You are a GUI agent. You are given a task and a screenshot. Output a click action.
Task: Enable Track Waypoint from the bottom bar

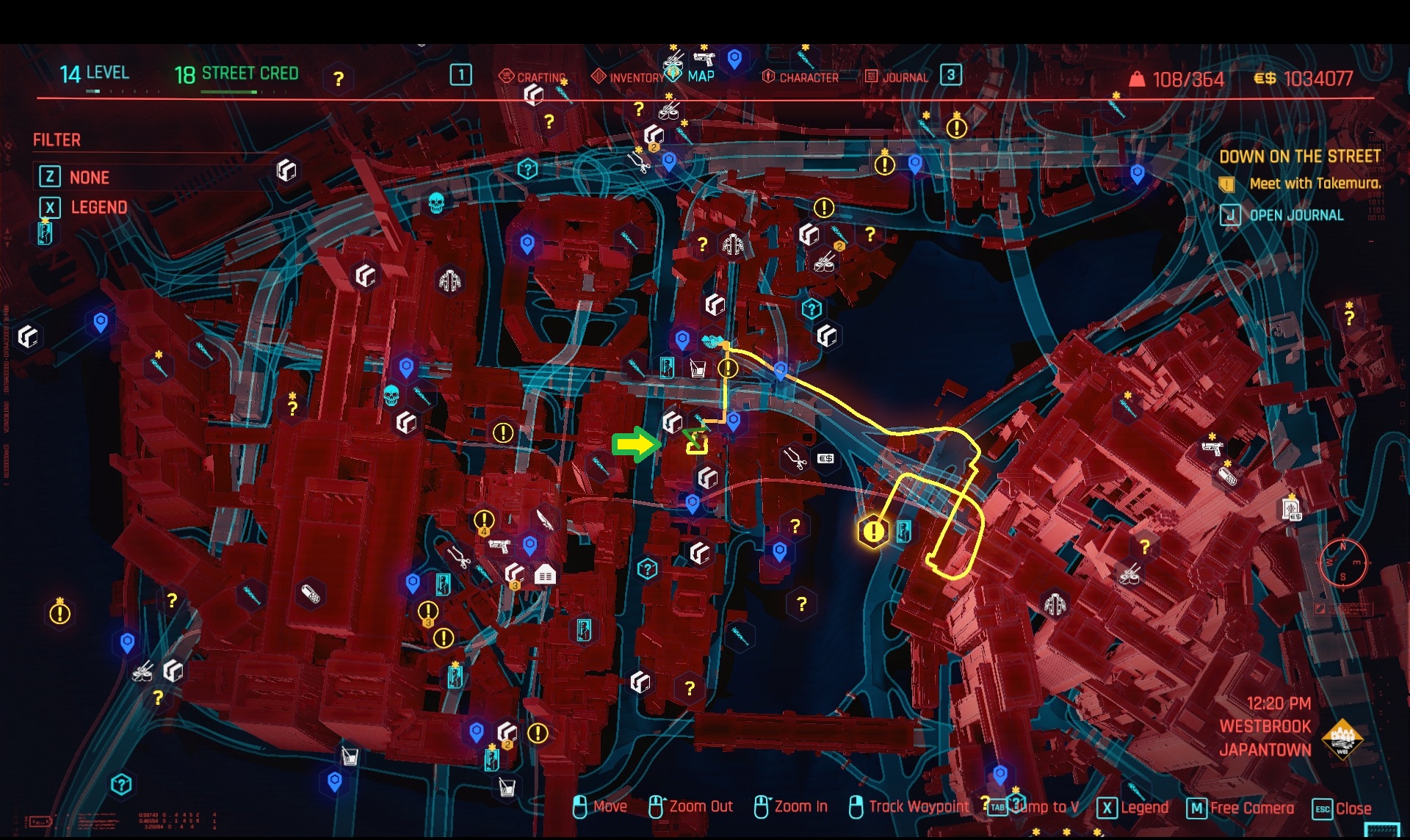click(x=916, y=805)
